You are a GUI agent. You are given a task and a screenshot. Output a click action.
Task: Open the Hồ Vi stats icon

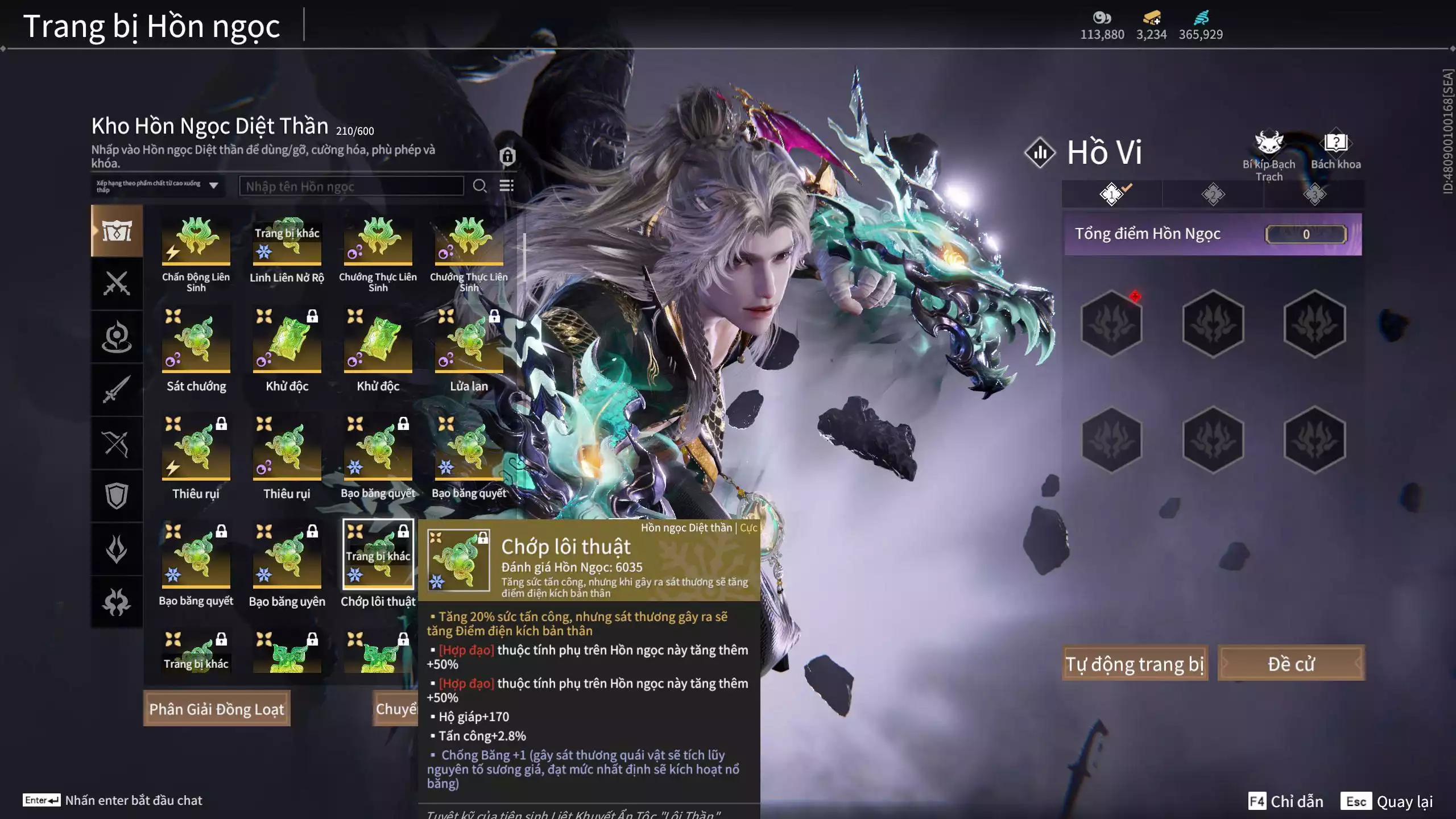coord(1040,152)
